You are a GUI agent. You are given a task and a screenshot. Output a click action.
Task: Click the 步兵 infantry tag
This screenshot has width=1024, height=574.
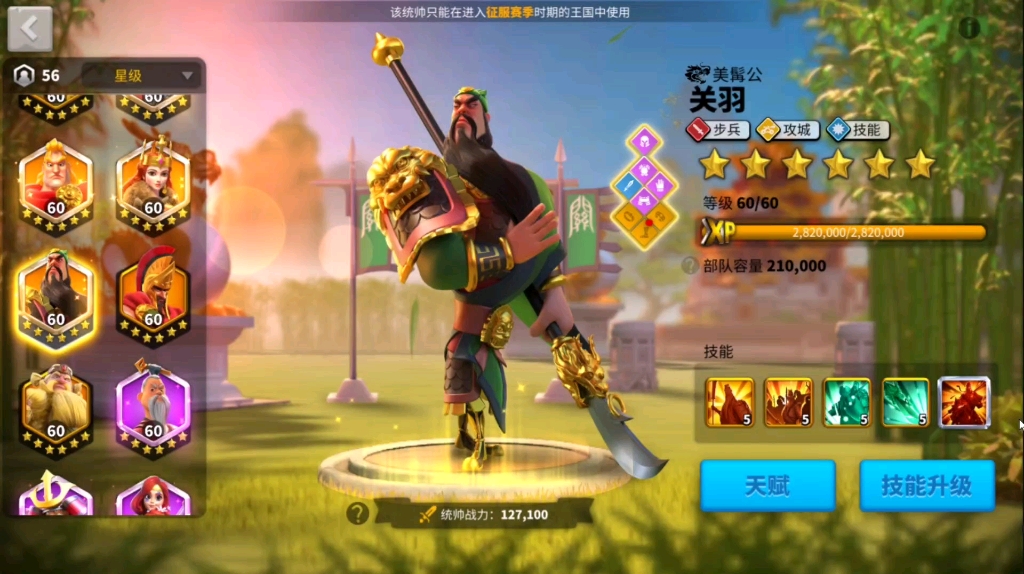click(717, 129)
